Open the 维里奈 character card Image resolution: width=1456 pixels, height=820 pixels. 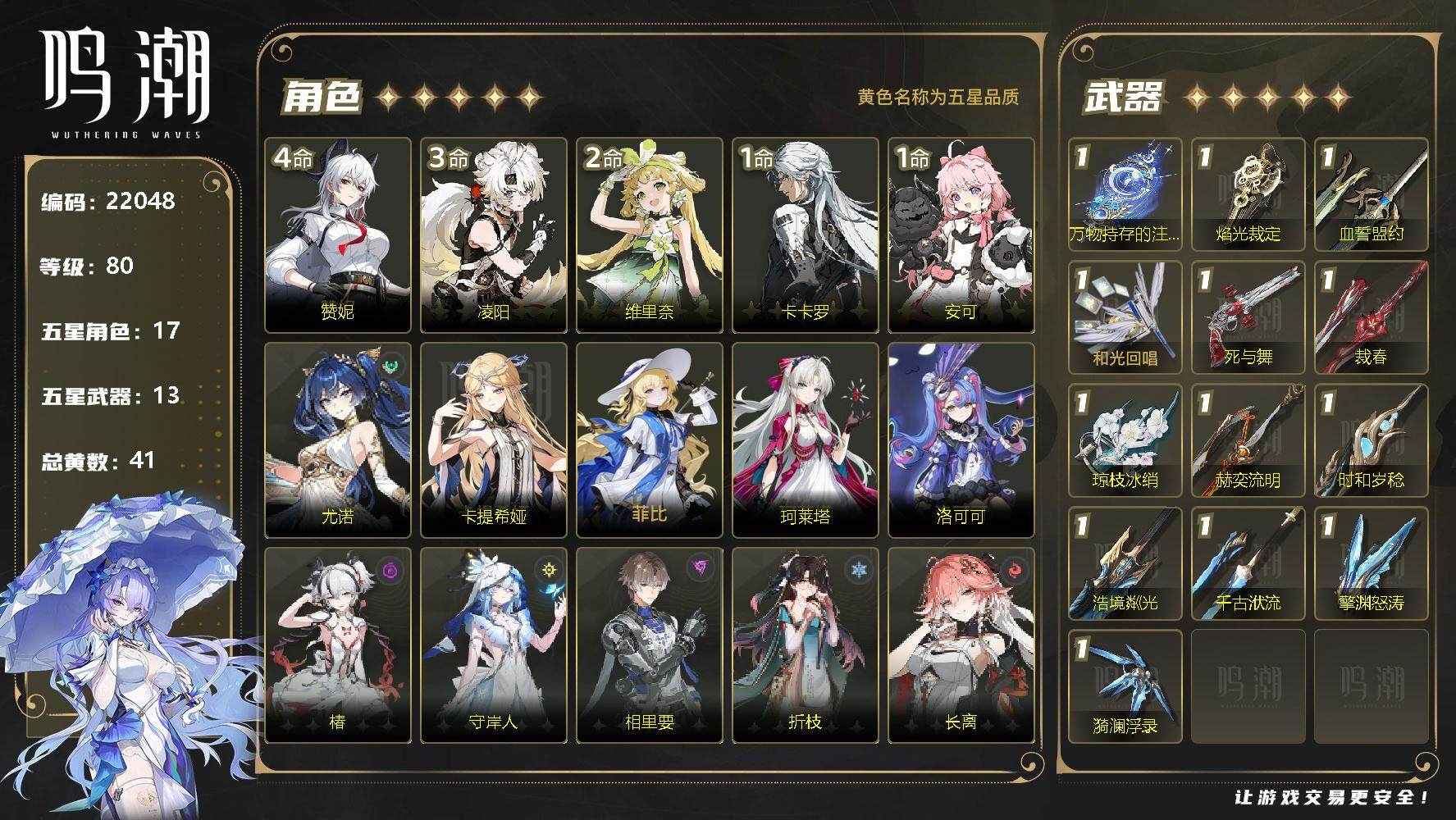649,235
